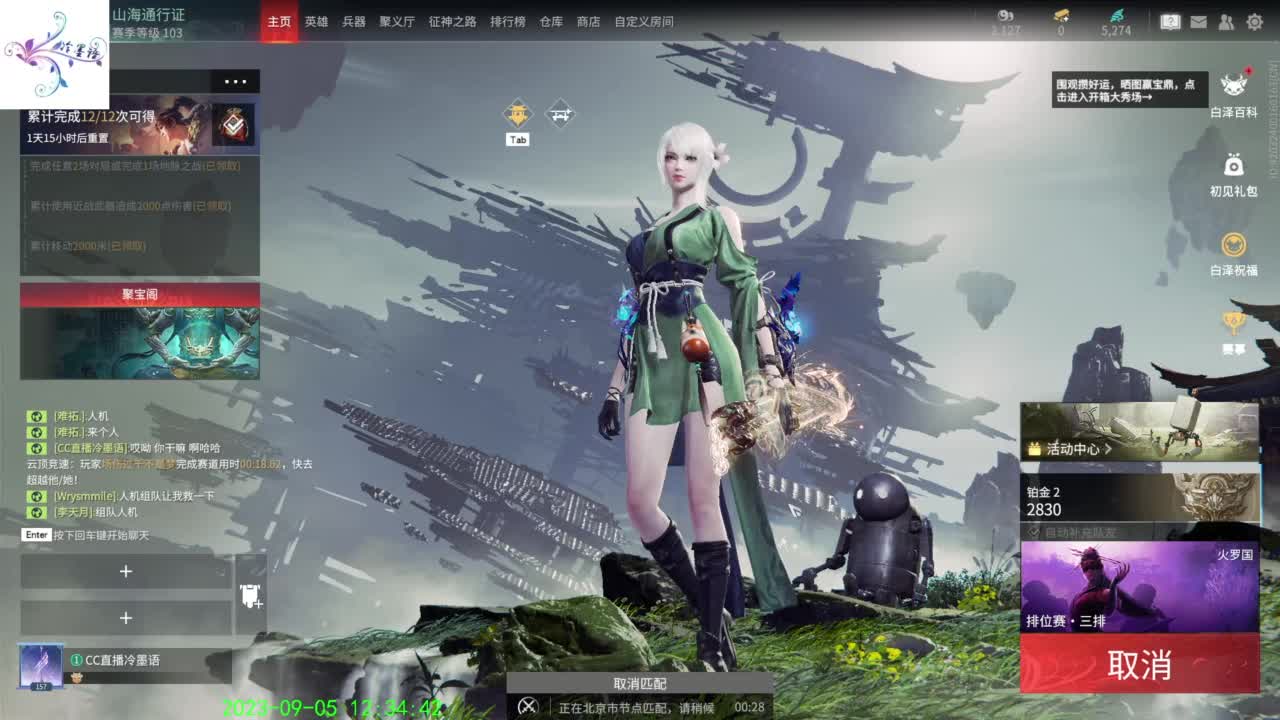Claim the 初见礼包 gift bag icon
Viewport: 1280px width, 720px height.
1231,168
